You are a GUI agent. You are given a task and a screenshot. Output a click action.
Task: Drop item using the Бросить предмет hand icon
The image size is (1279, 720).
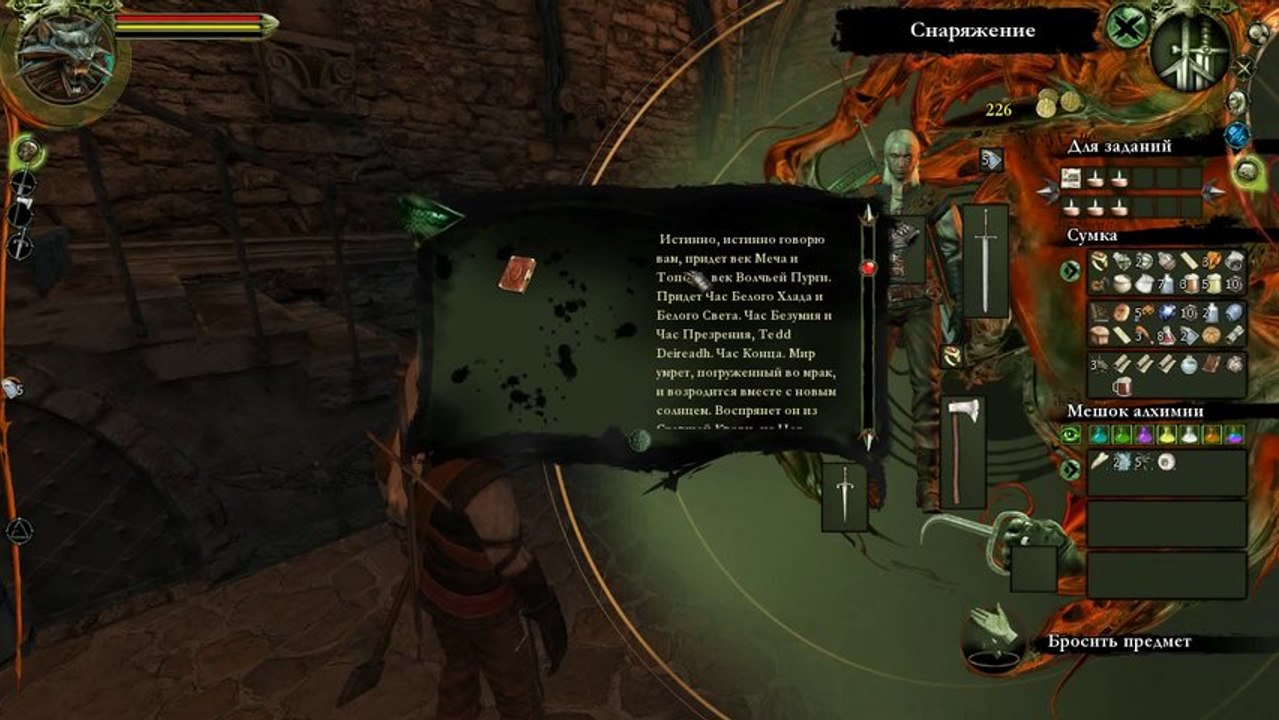pos(991,640)
